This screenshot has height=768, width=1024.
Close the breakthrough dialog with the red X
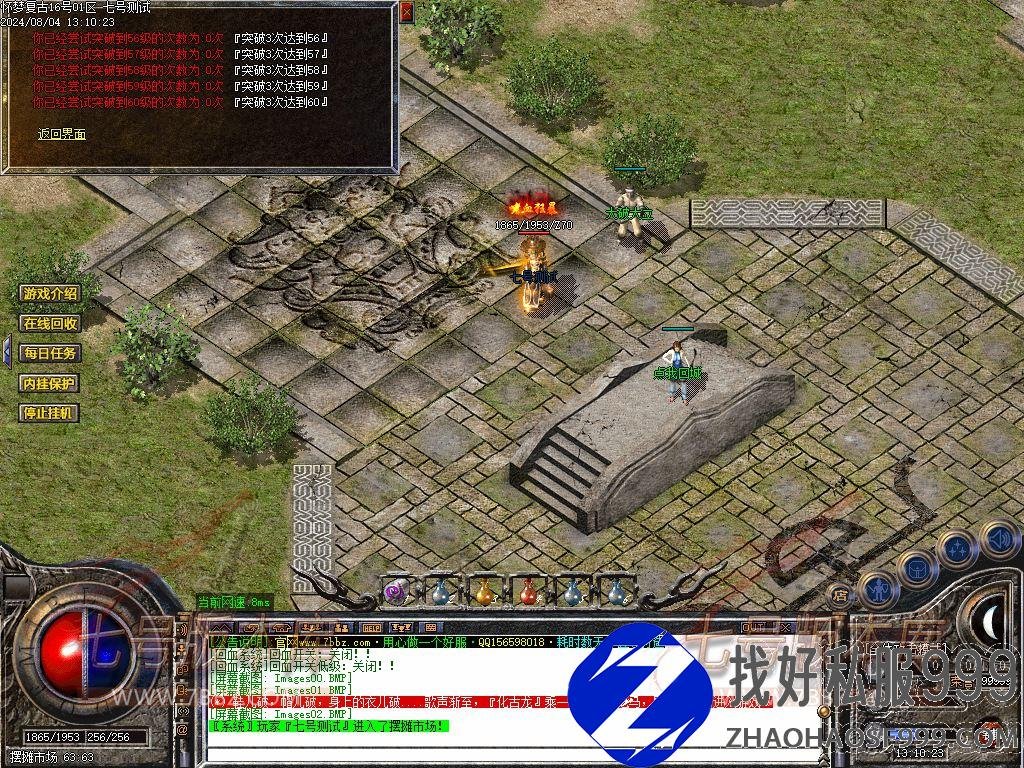(406, 12)
